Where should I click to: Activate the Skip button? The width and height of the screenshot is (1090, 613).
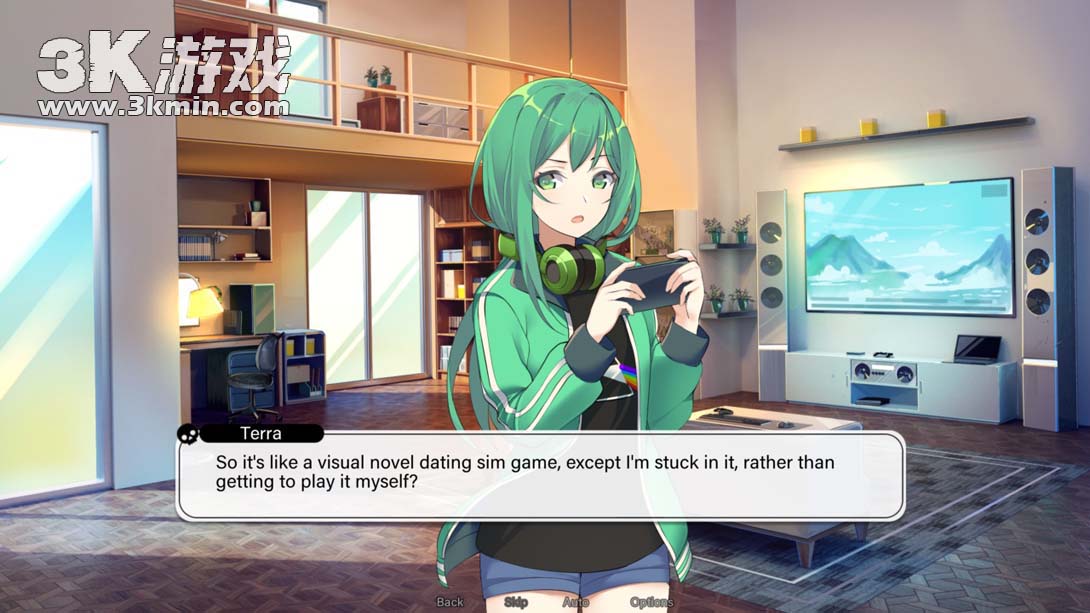(516, 602)
